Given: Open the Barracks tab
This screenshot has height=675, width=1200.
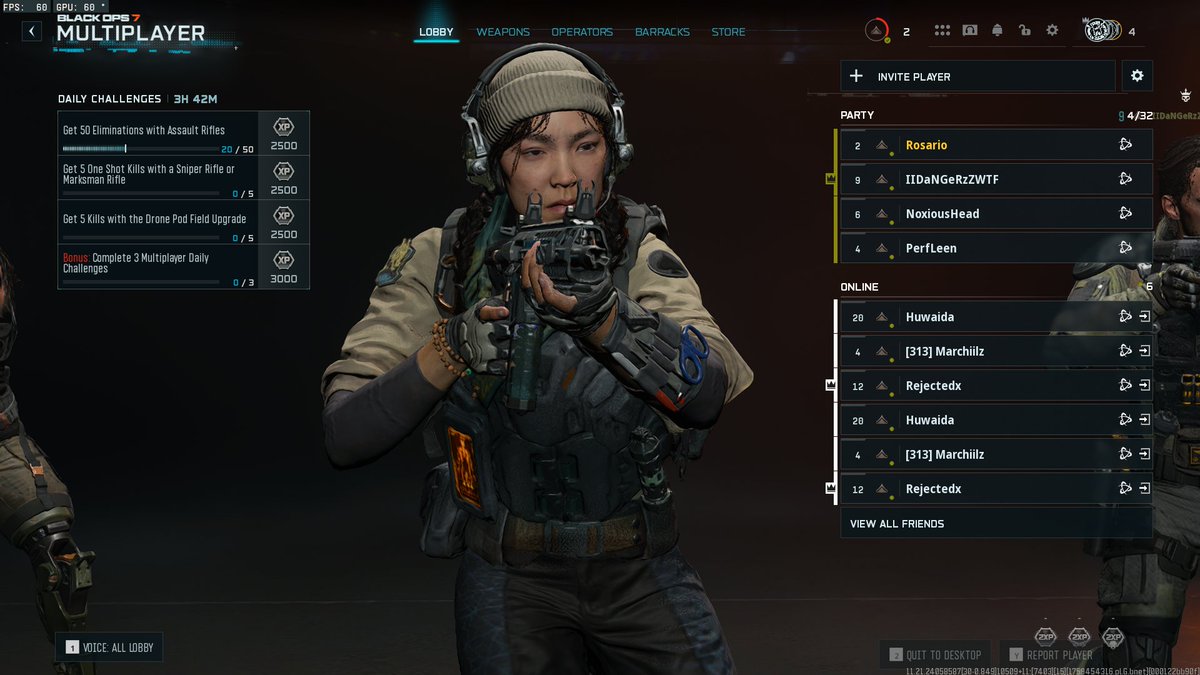Looking at the screenshot, I should [x=662, y=32].
